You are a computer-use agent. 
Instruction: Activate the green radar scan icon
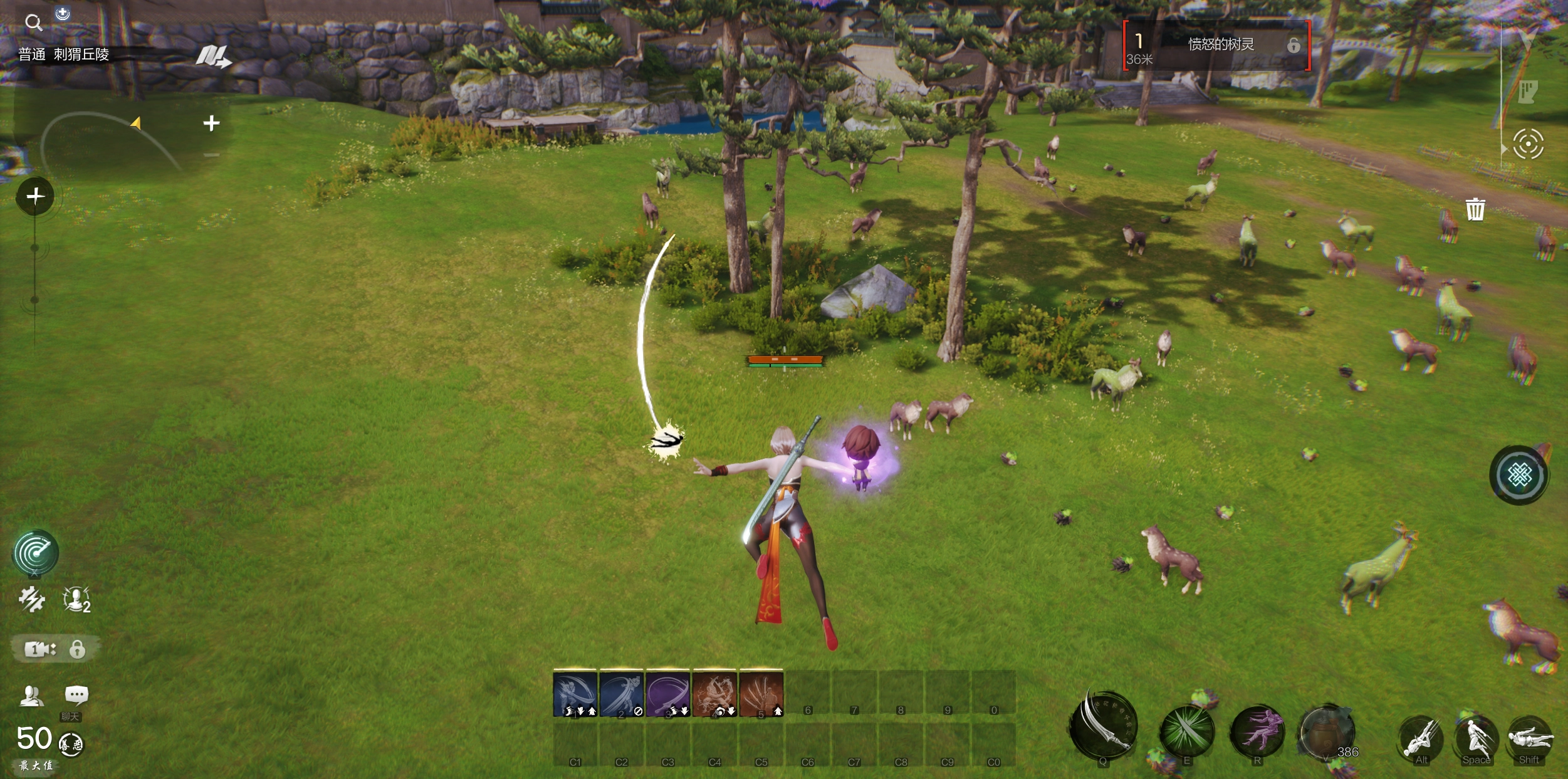point(36,552)
